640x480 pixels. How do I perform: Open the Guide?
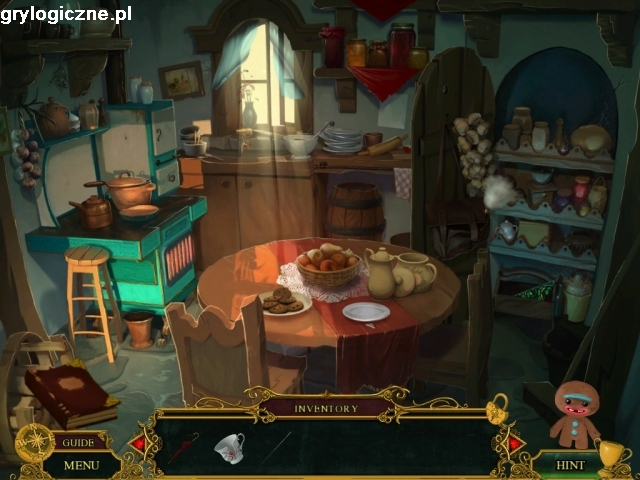coord(78,442)
